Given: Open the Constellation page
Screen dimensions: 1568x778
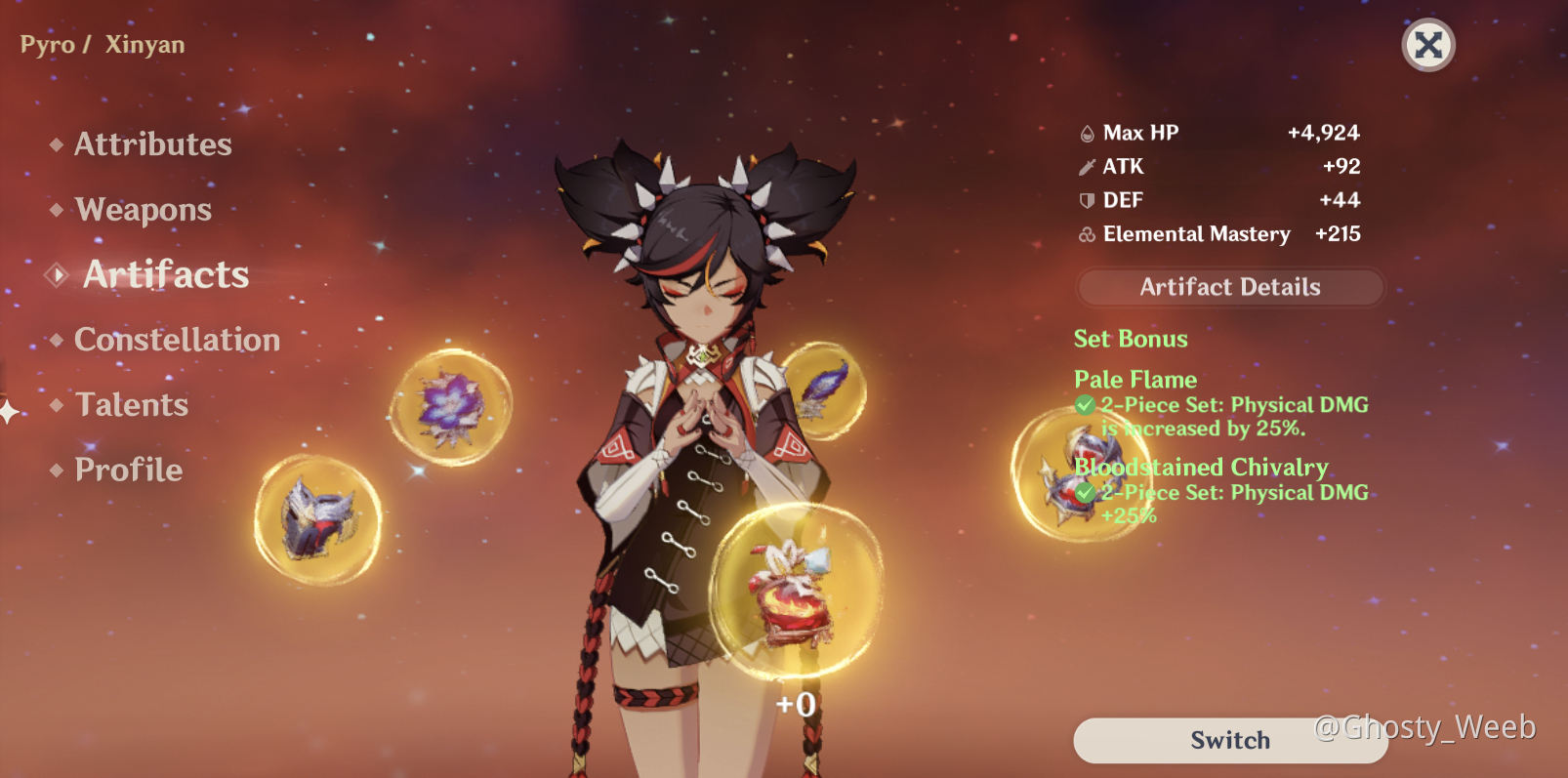Looking at the screenshot, I should click(x=177, y=340).
